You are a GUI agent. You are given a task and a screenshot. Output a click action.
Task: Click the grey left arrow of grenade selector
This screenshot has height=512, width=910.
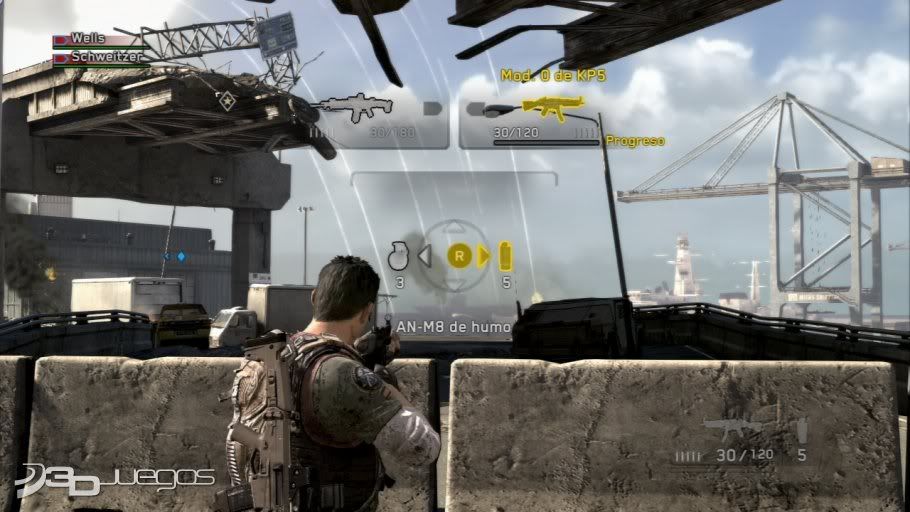(424, 257)
